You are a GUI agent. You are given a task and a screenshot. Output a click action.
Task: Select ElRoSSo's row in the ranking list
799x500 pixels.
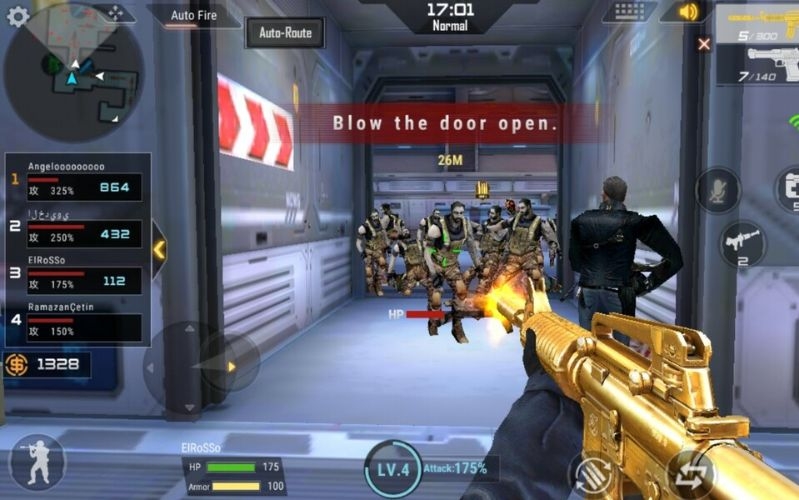coord(77,274)
